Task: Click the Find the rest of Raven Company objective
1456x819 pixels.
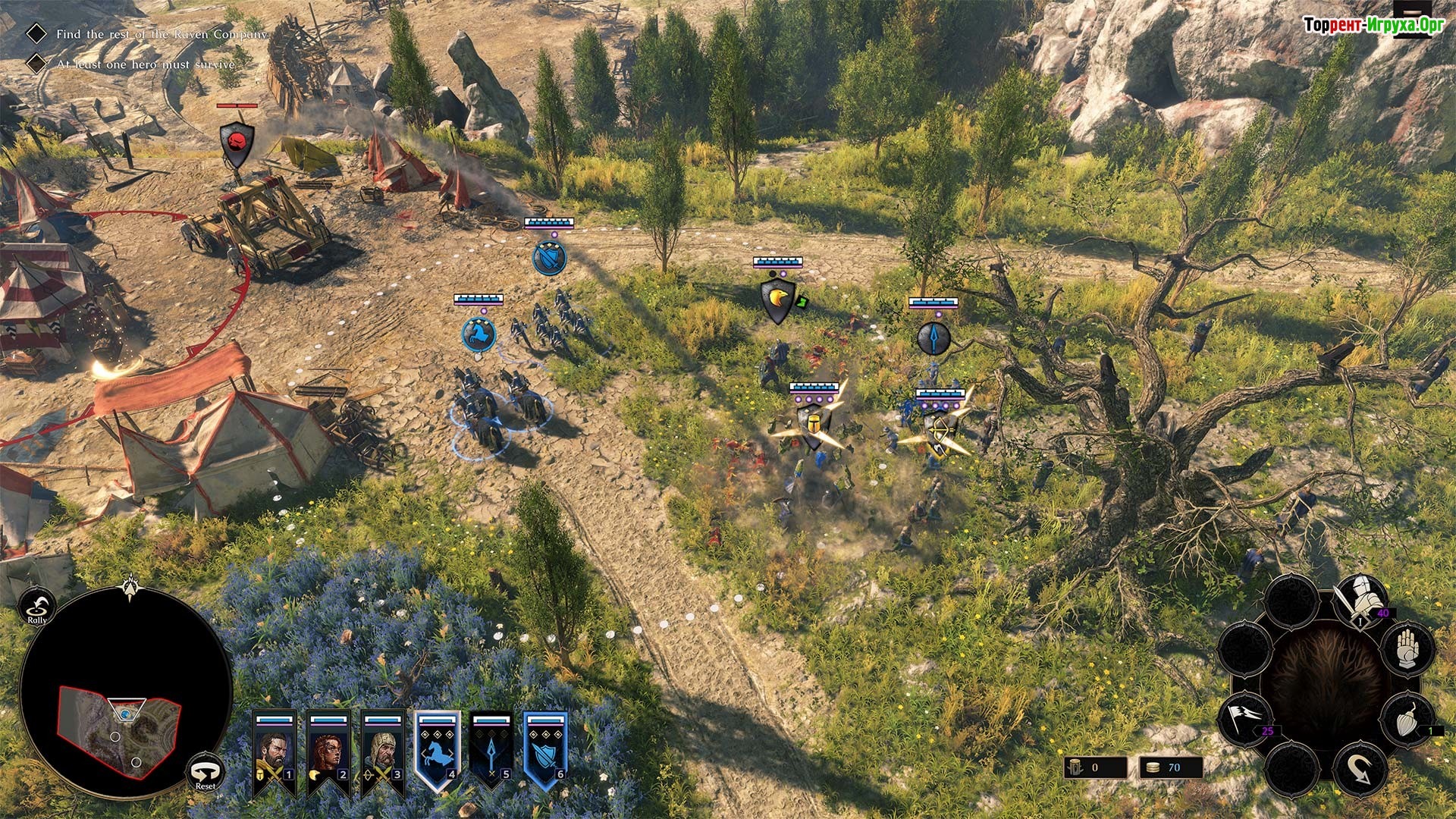Action: (161, 34)
